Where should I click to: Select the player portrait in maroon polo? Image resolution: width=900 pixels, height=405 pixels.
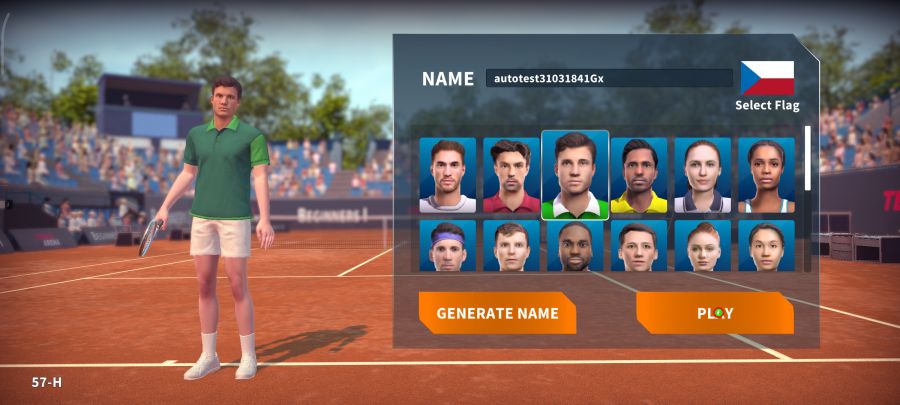point(511,175)
